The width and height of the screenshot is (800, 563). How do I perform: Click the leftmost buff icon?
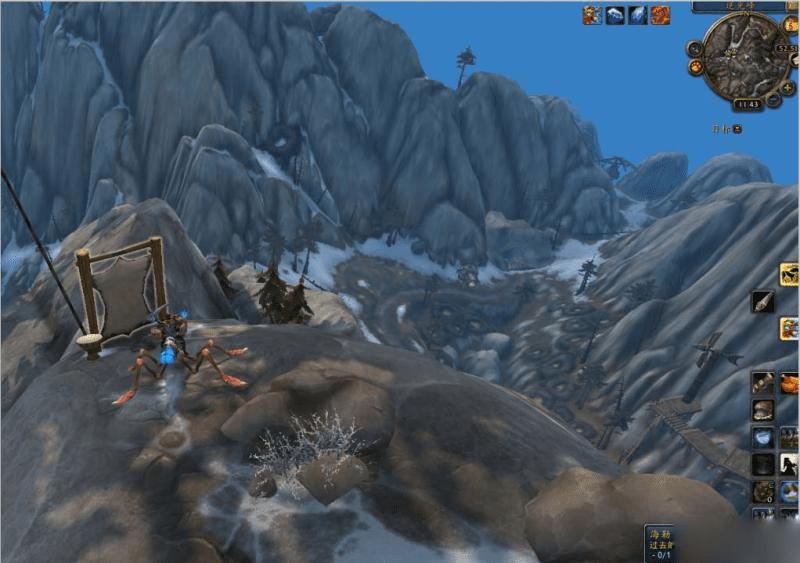click(x=593, y=15)
